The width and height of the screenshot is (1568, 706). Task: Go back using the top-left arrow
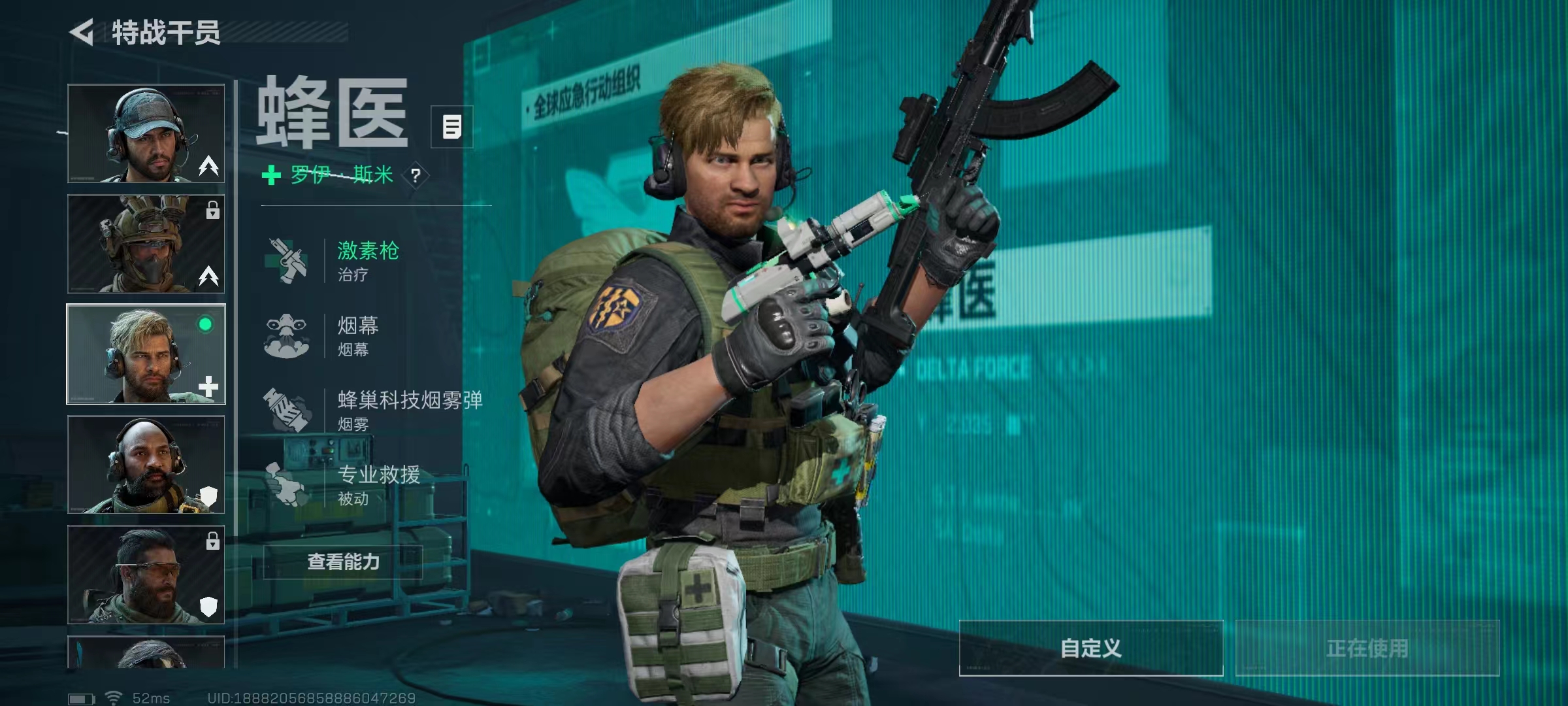(83, 32)
